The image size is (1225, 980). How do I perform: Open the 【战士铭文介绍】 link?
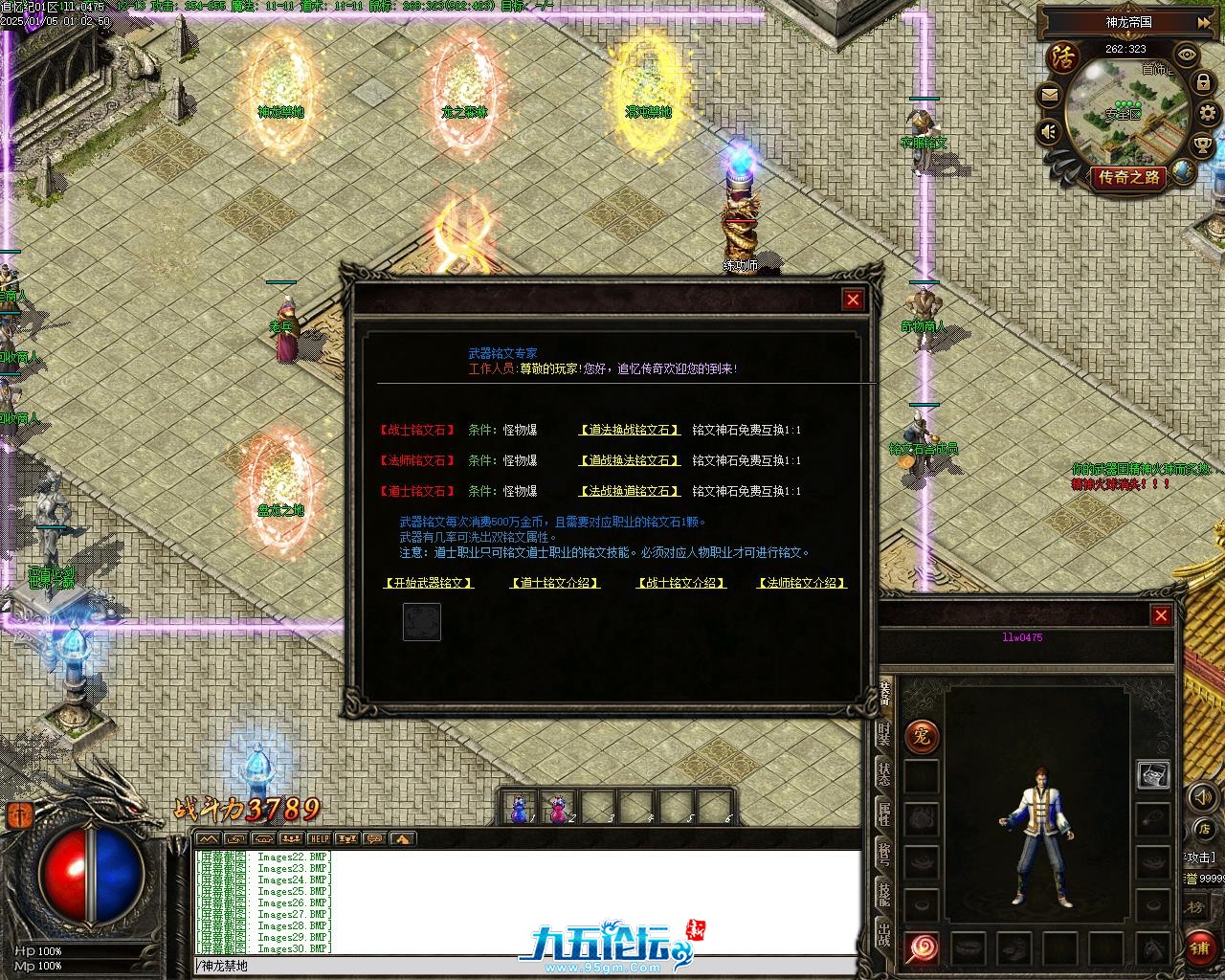pos(680,582)
